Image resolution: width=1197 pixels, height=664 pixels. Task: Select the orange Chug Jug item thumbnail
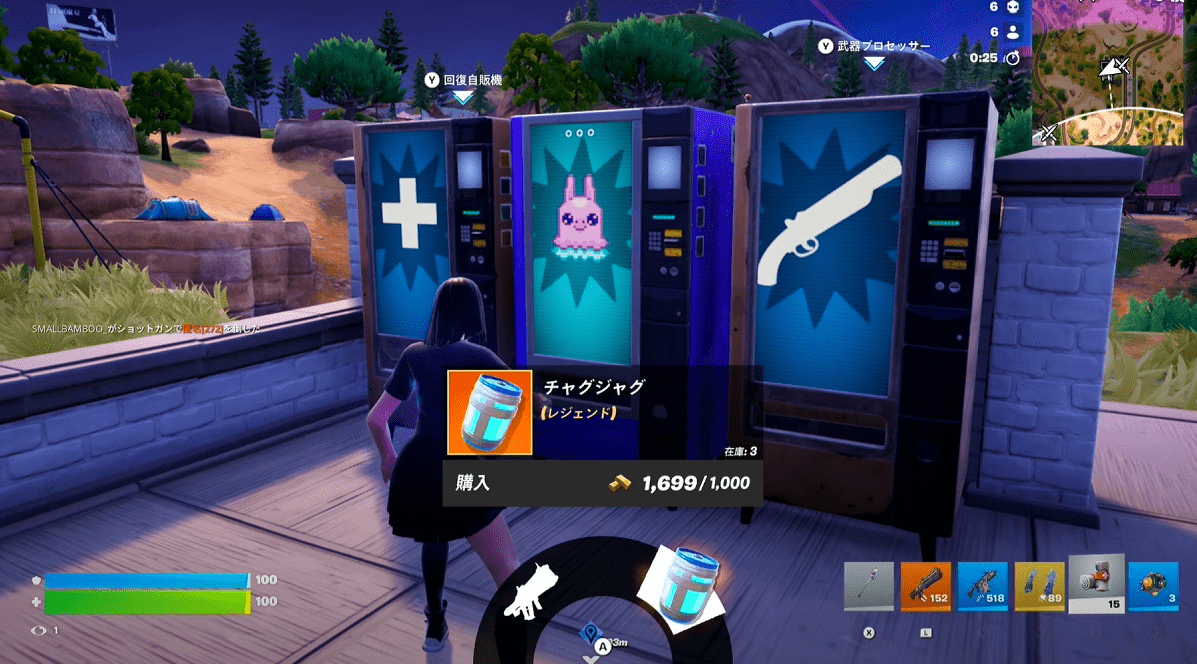(489, 414)
